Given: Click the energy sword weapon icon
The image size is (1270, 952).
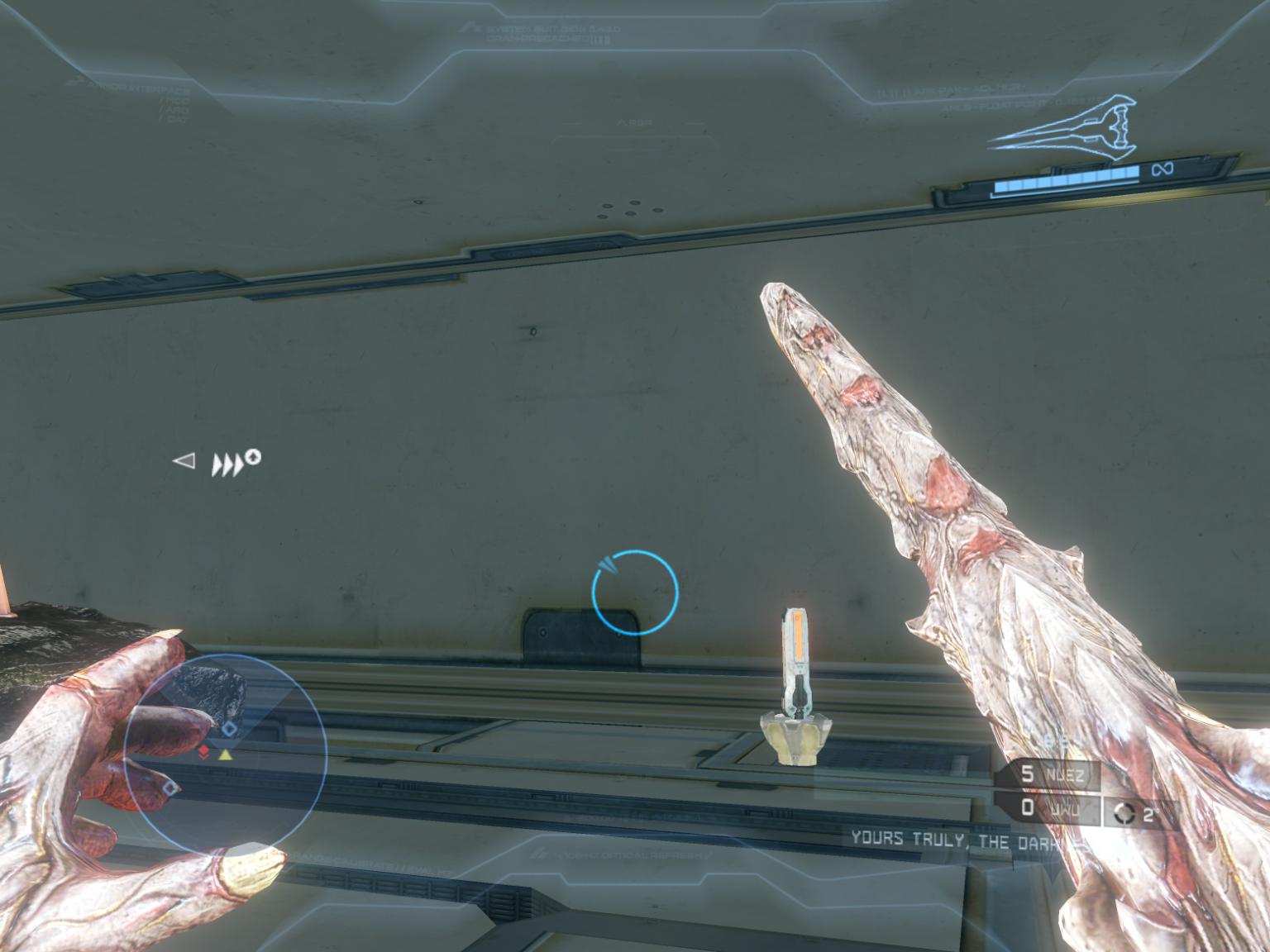Looking at the screenshot, I should pos(1063,124).
